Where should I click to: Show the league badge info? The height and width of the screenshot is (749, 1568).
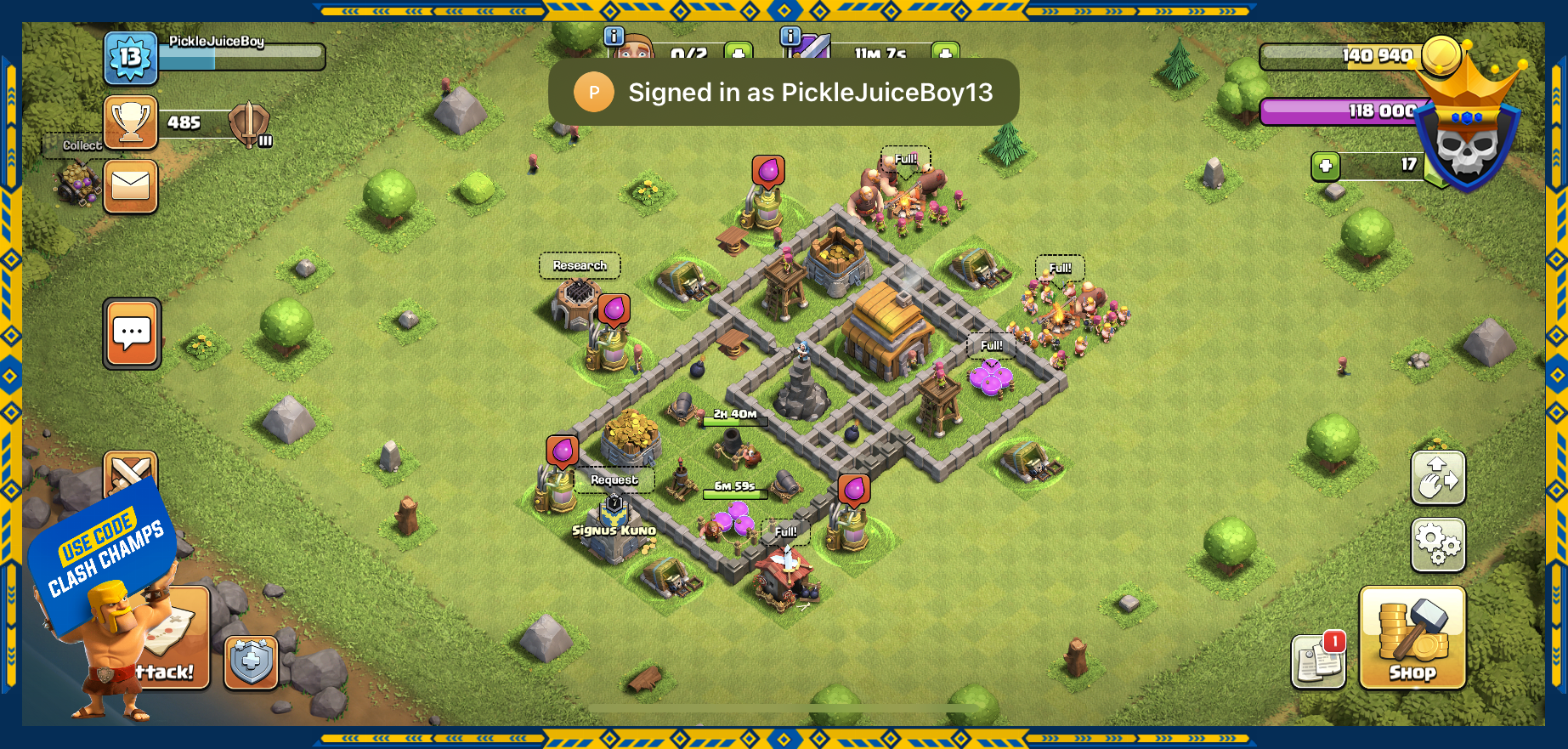click(249, 124)
